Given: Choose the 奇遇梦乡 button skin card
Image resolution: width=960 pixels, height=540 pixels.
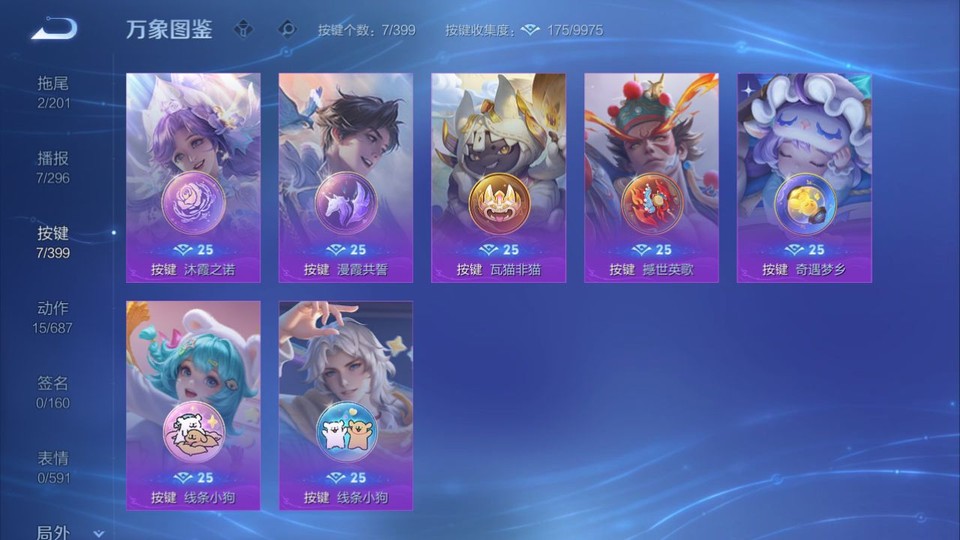Looking at the screenshot, I should pos(804,177).
